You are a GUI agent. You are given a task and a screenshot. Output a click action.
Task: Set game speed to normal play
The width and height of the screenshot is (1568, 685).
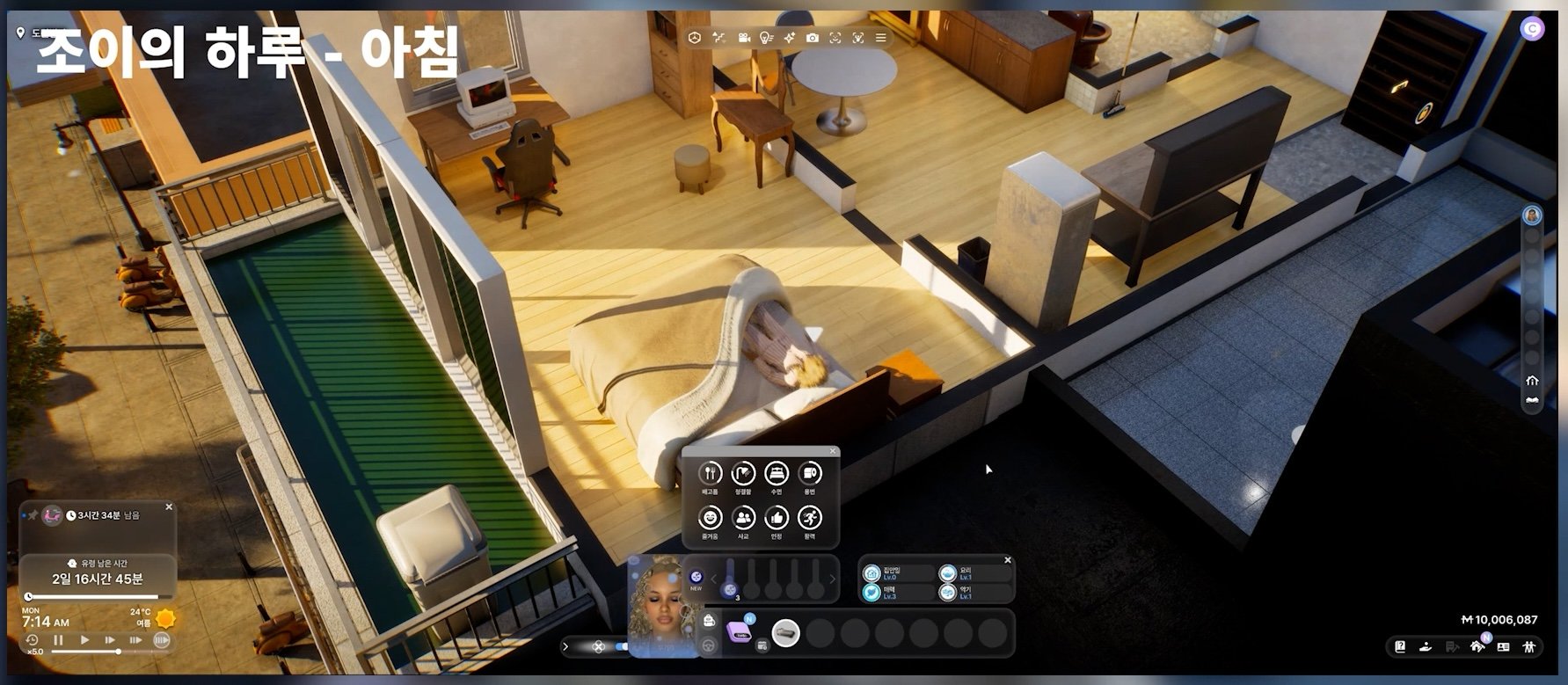point(84,640)
